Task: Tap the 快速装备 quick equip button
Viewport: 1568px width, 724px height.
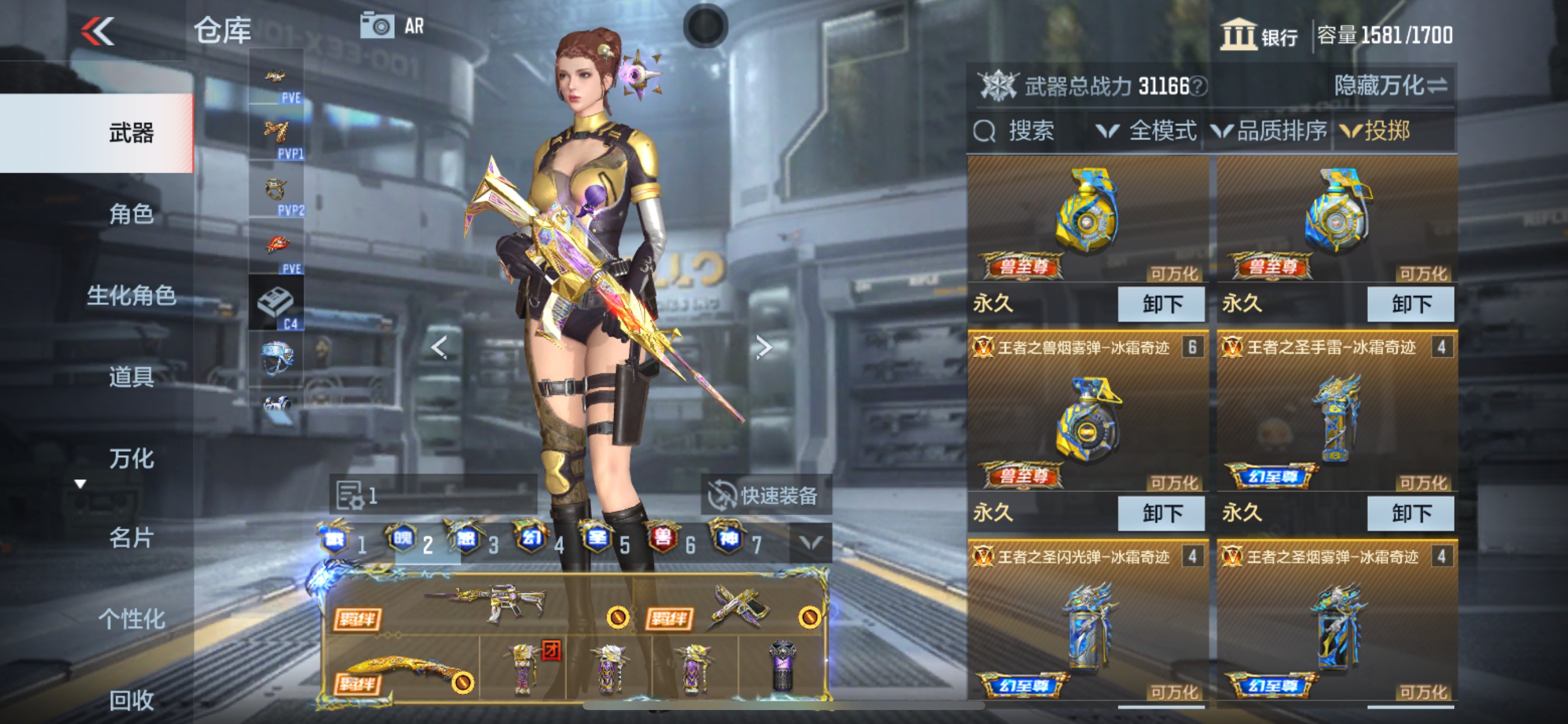Action: click(x=765, y=495)
